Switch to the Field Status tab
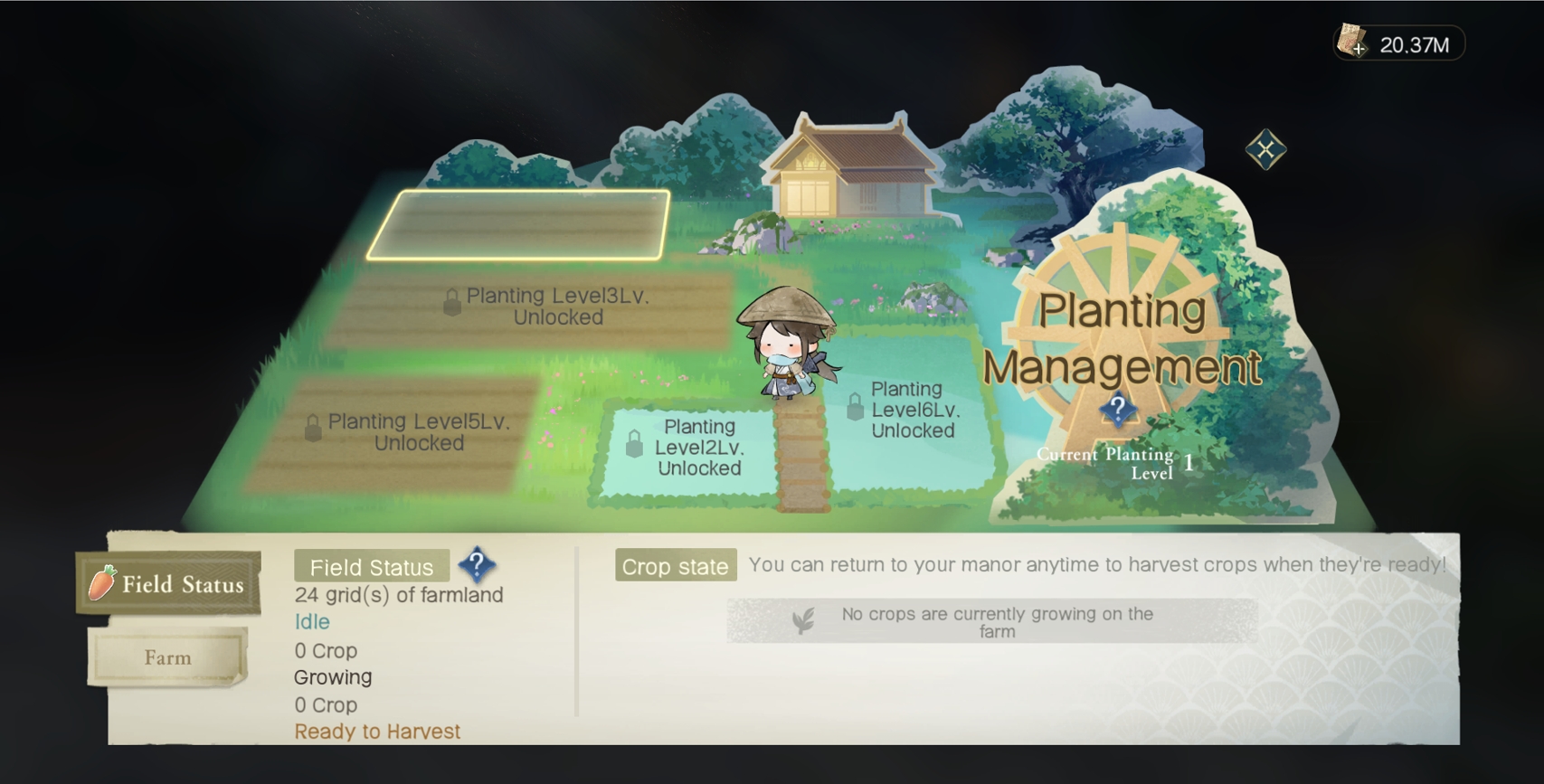Image resolution: width=1544 pixels, height=784 pixels. pyautogui.click(x=169, y=584)
